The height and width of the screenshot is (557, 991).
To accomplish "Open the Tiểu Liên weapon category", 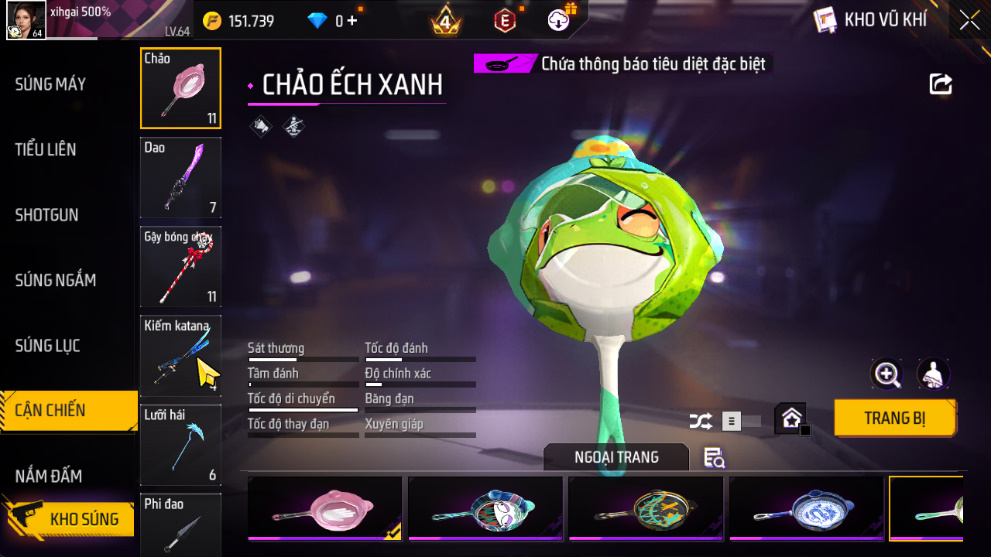I will (46, 150).
